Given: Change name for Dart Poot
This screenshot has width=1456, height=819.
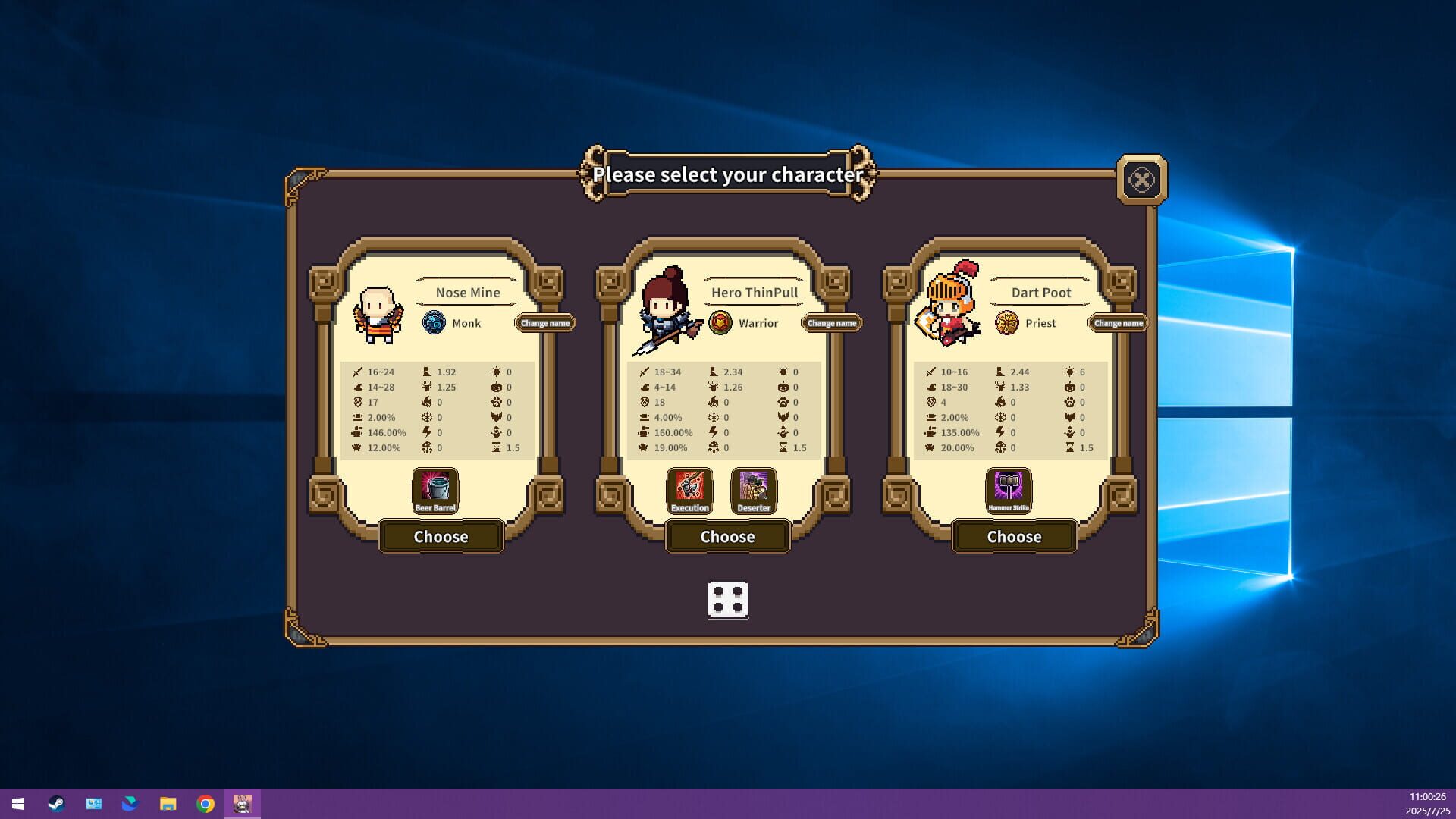Looking at the screenshot, I should click(1118, 322).
